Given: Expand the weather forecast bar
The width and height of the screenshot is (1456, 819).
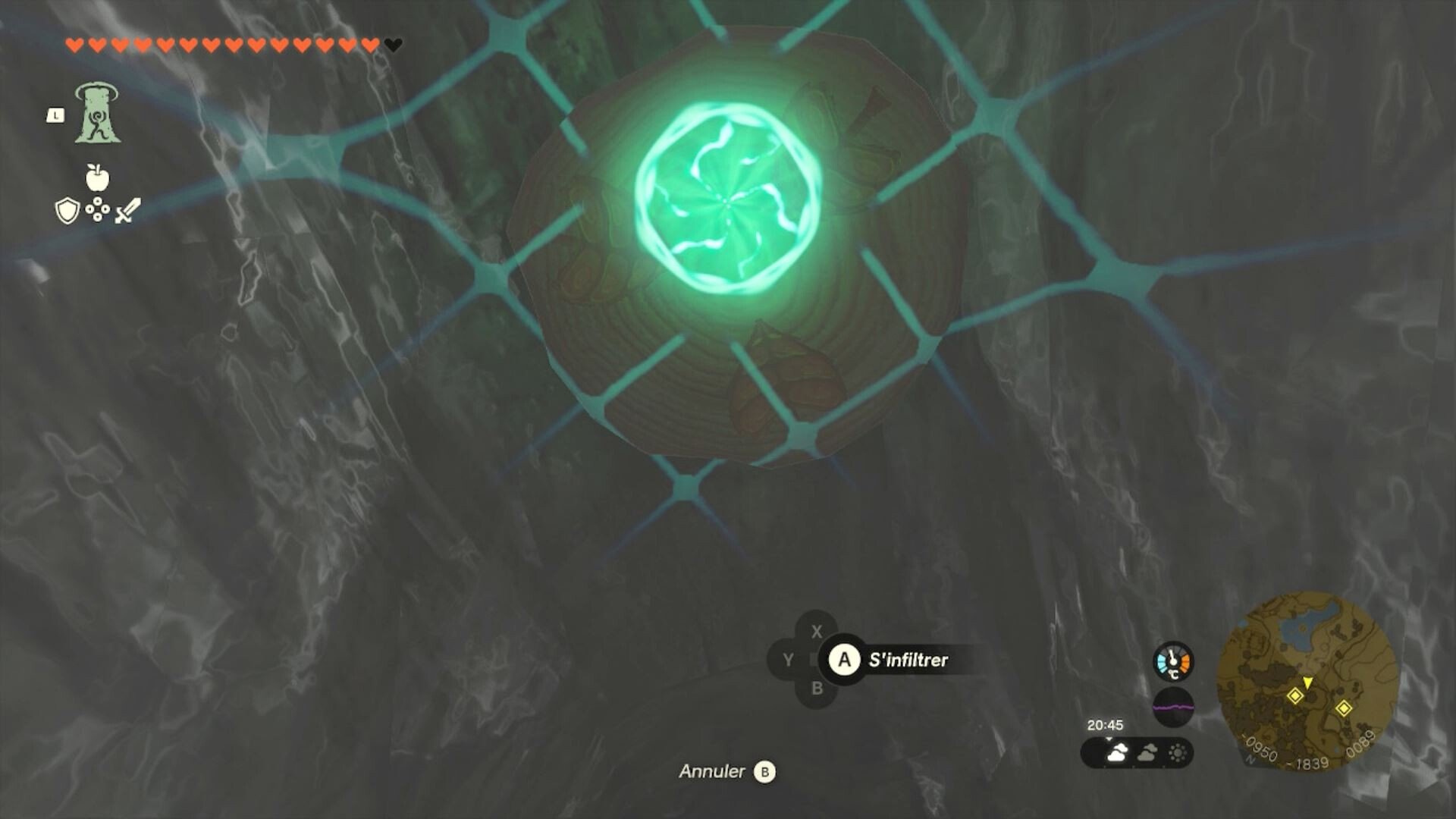Looking at the screenshot, I should 1109,739.
